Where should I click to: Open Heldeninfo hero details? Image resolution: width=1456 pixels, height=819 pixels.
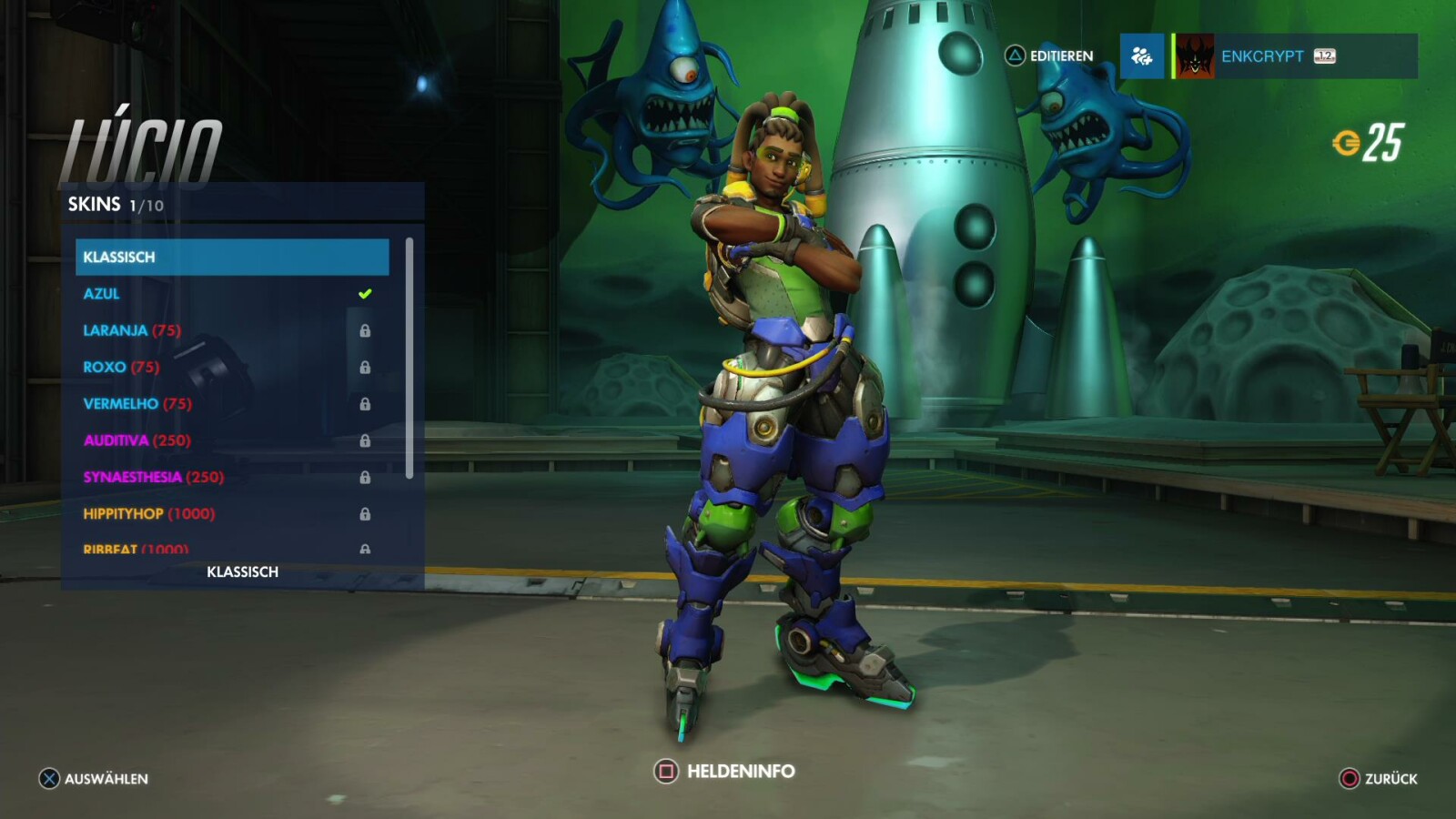[x=724, y=772]
